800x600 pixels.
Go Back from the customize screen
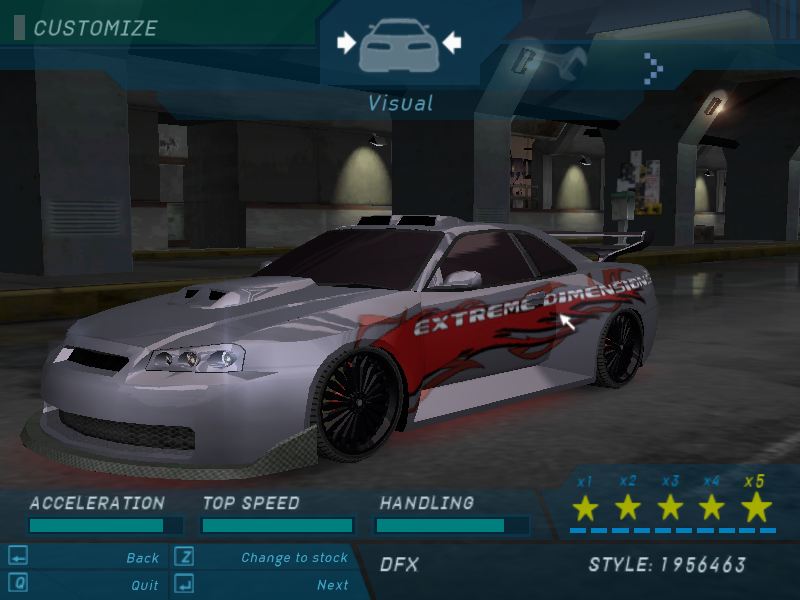coord(143,558)
